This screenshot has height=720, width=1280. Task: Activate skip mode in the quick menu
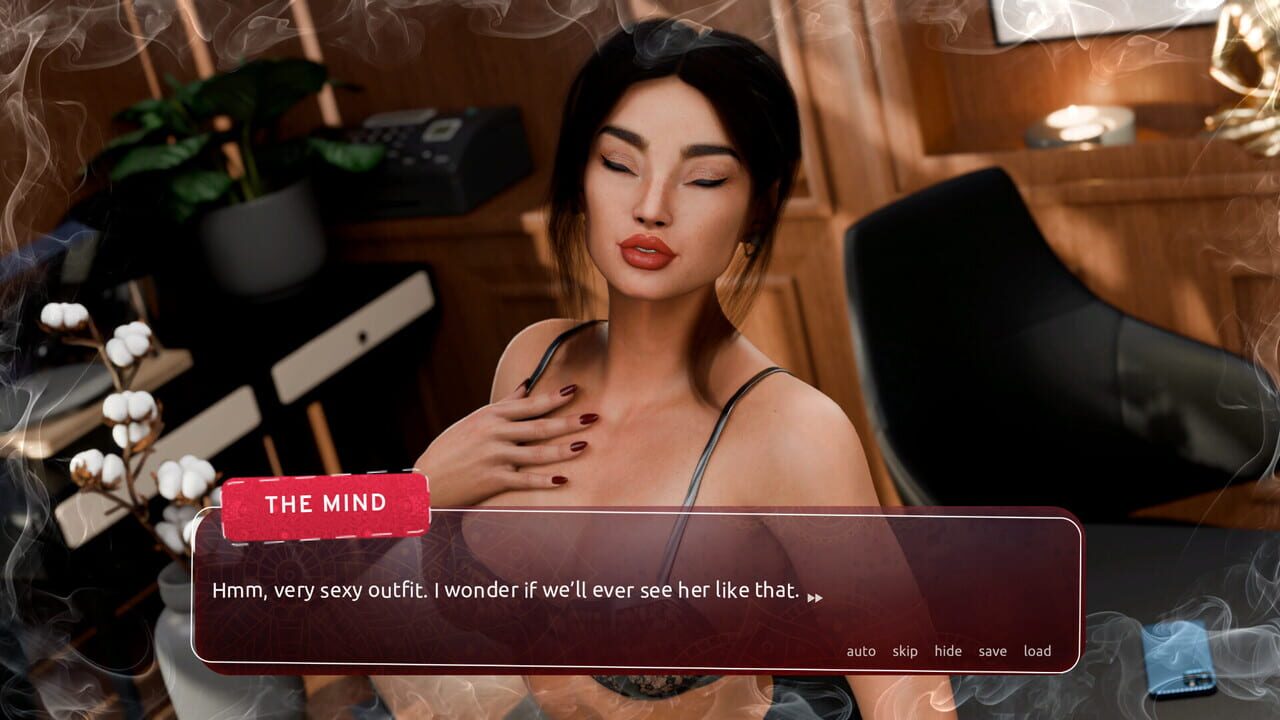coord(904,650)
